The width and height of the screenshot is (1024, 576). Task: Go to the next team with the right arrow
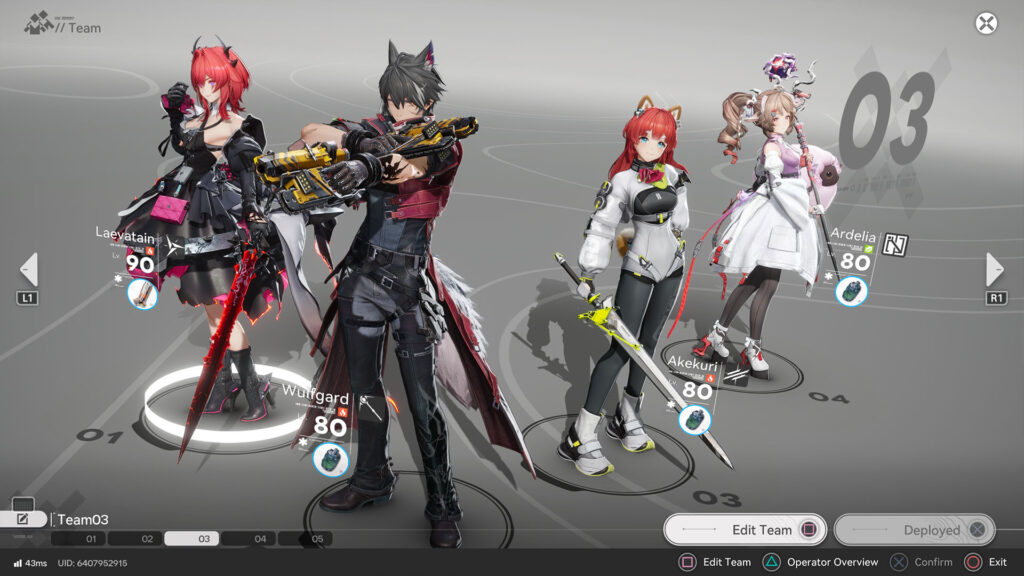point(995,269)
